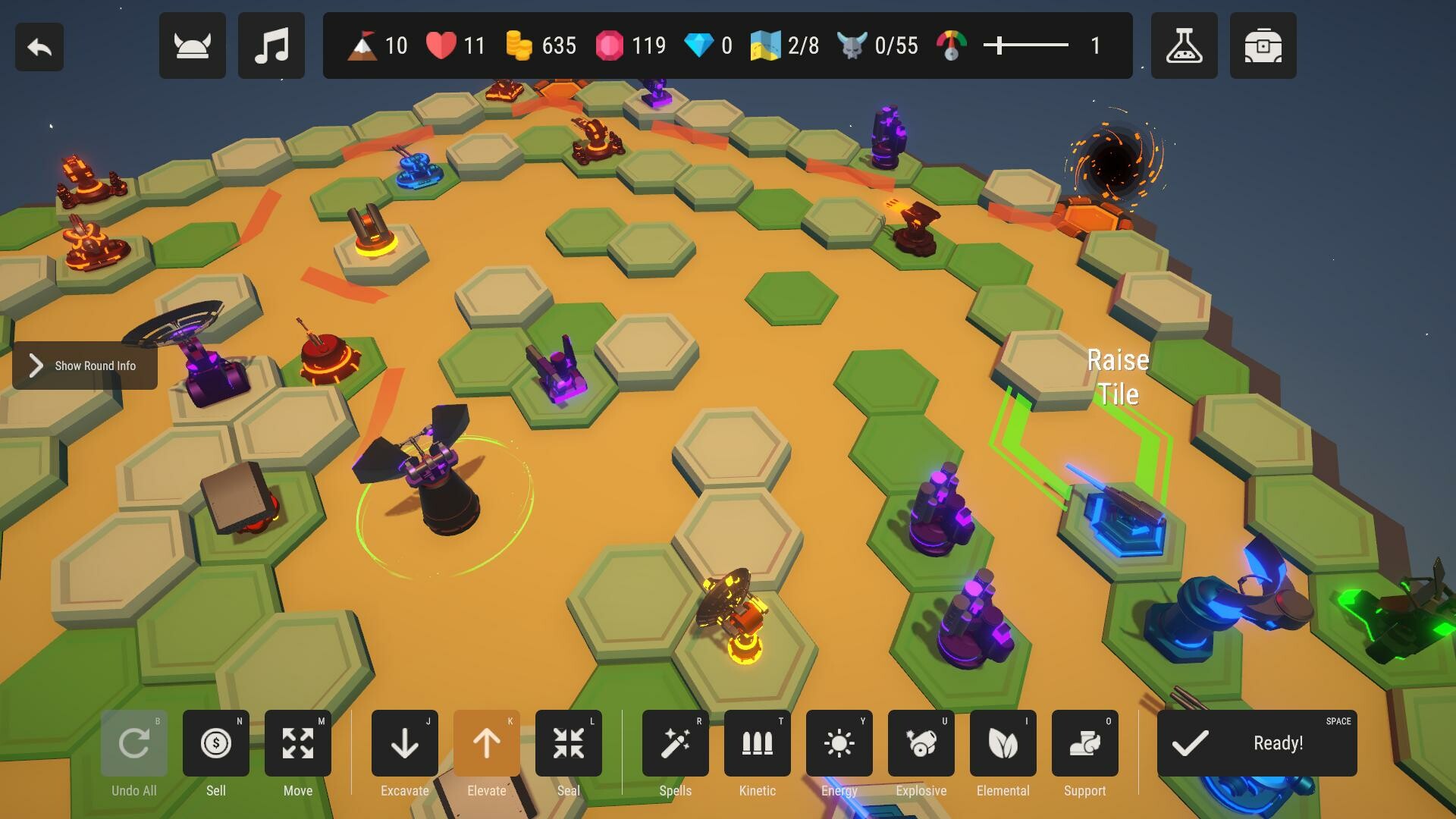Select the Elevate tool
Viewport: 1456px width, 819px height.
[486, 743]
